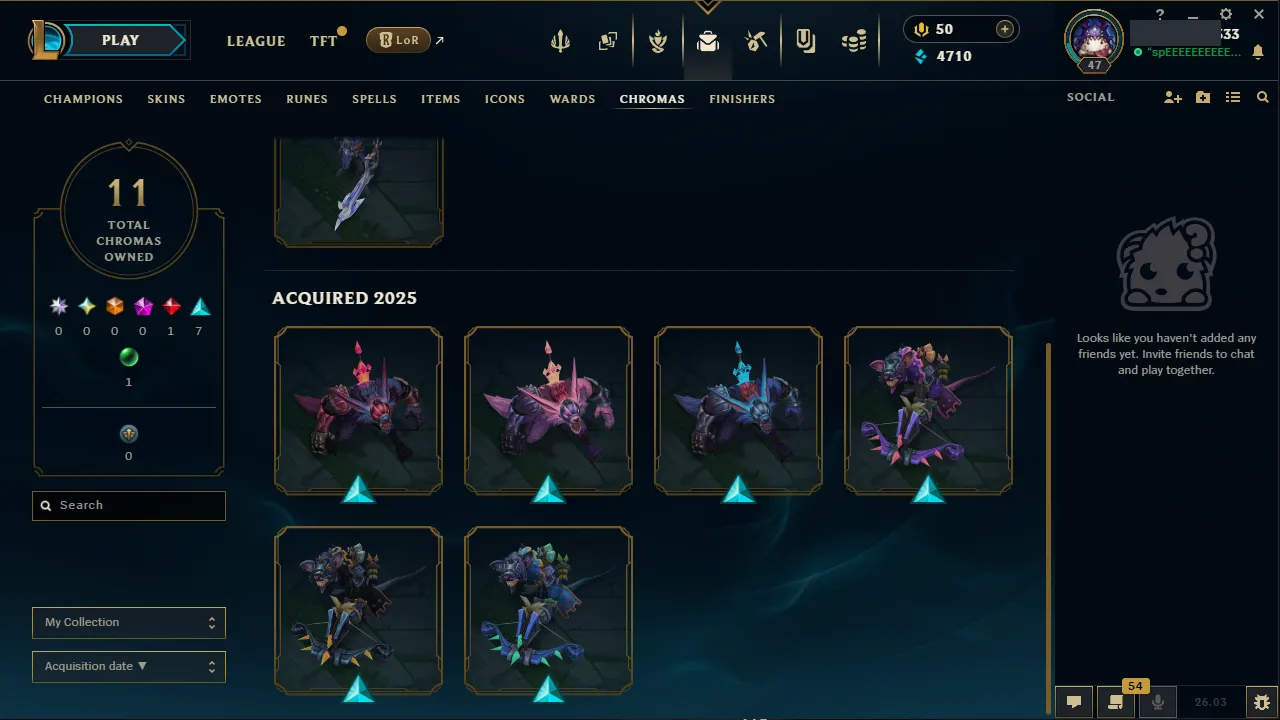Screen dimensions: 1280x720
Task: Select the TFT menu item
Action: point(323,41)
